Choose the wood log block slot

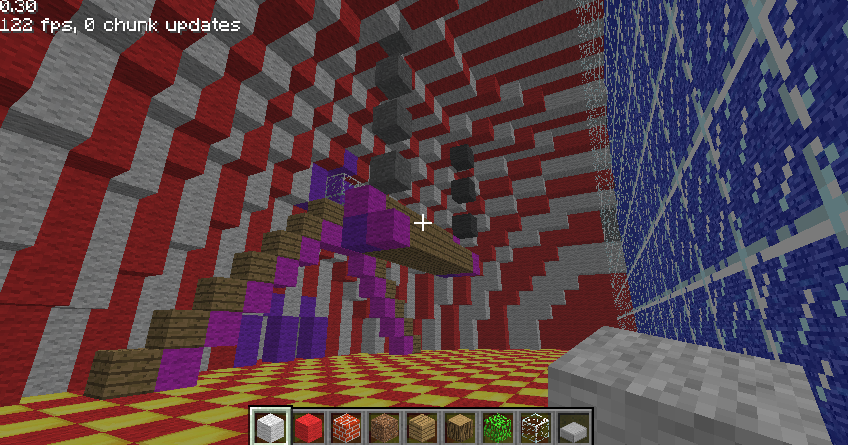(460, 426)
